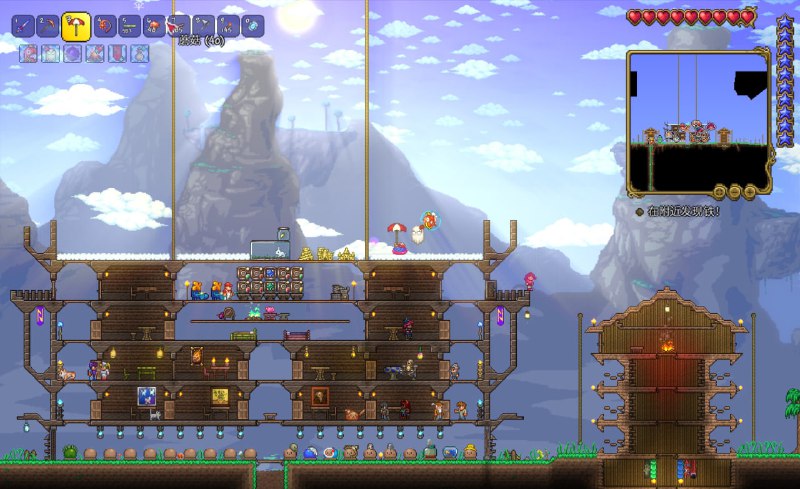Viewport: 800px width, 489px height.
Task: Zoom in the minimap with plus button
Action: 749,190
